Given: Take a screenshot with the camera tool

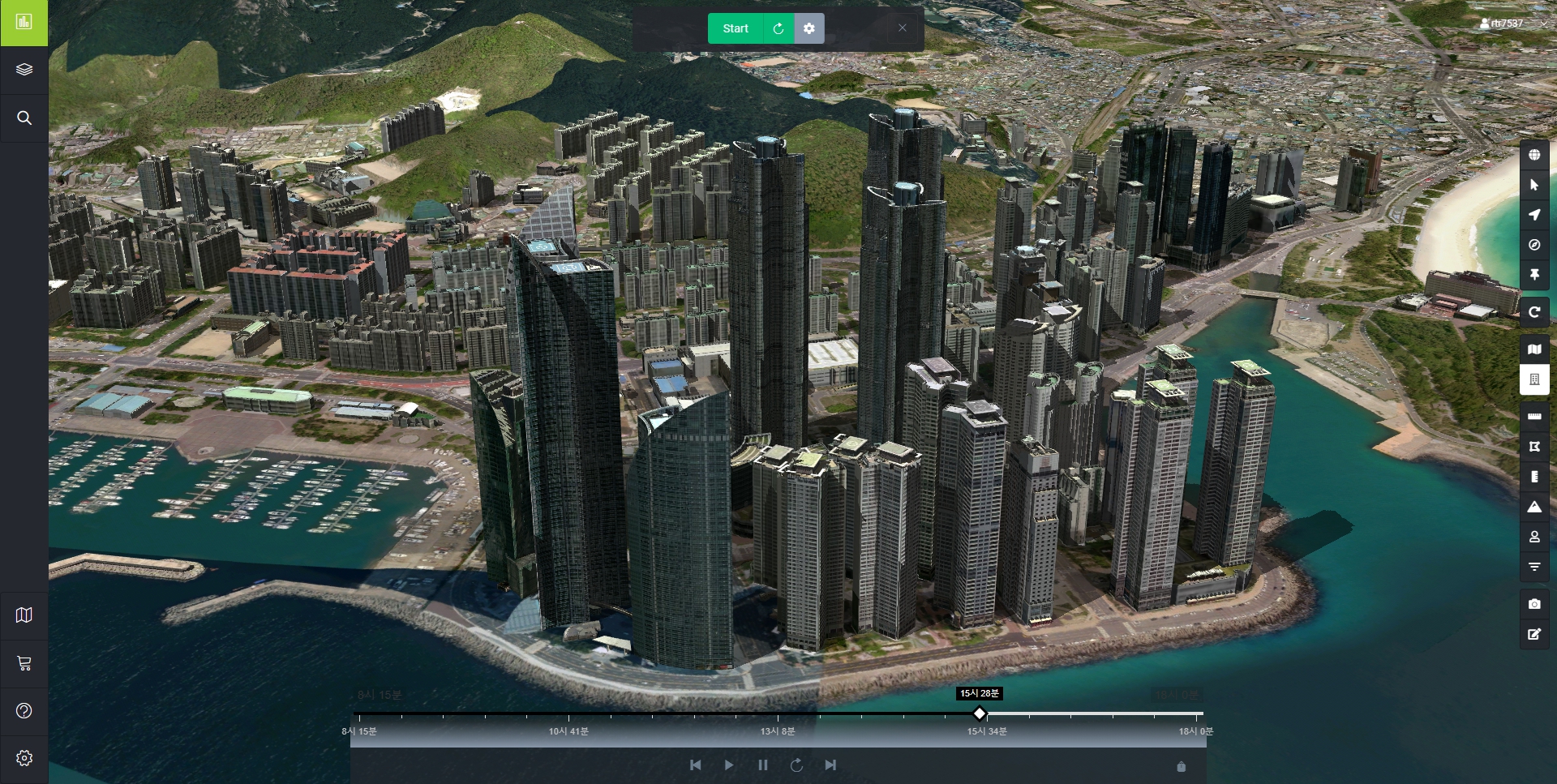Looking at the screenshot, I should (1534, 604).
